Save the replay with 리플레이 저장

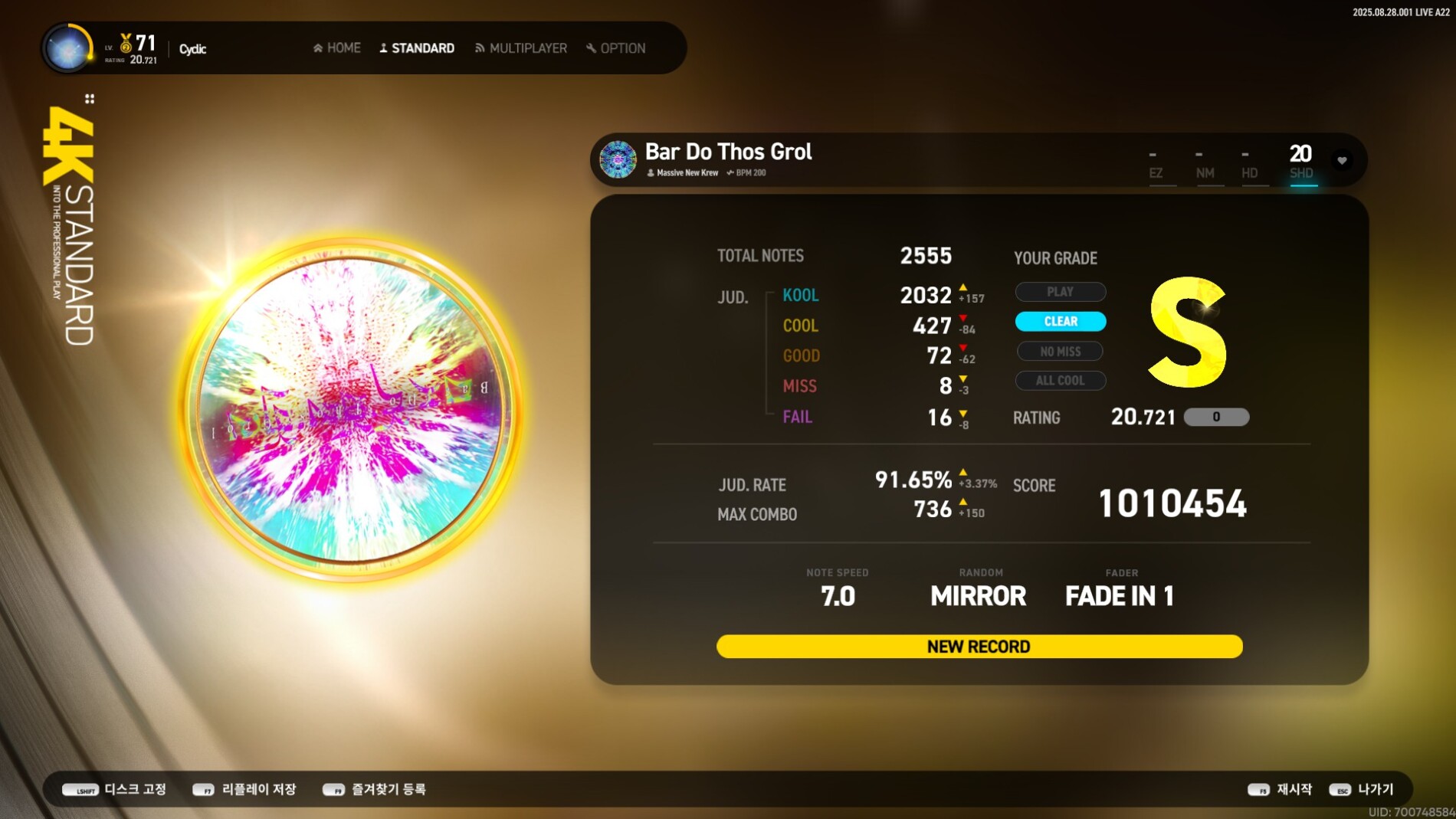pos(244,789)
